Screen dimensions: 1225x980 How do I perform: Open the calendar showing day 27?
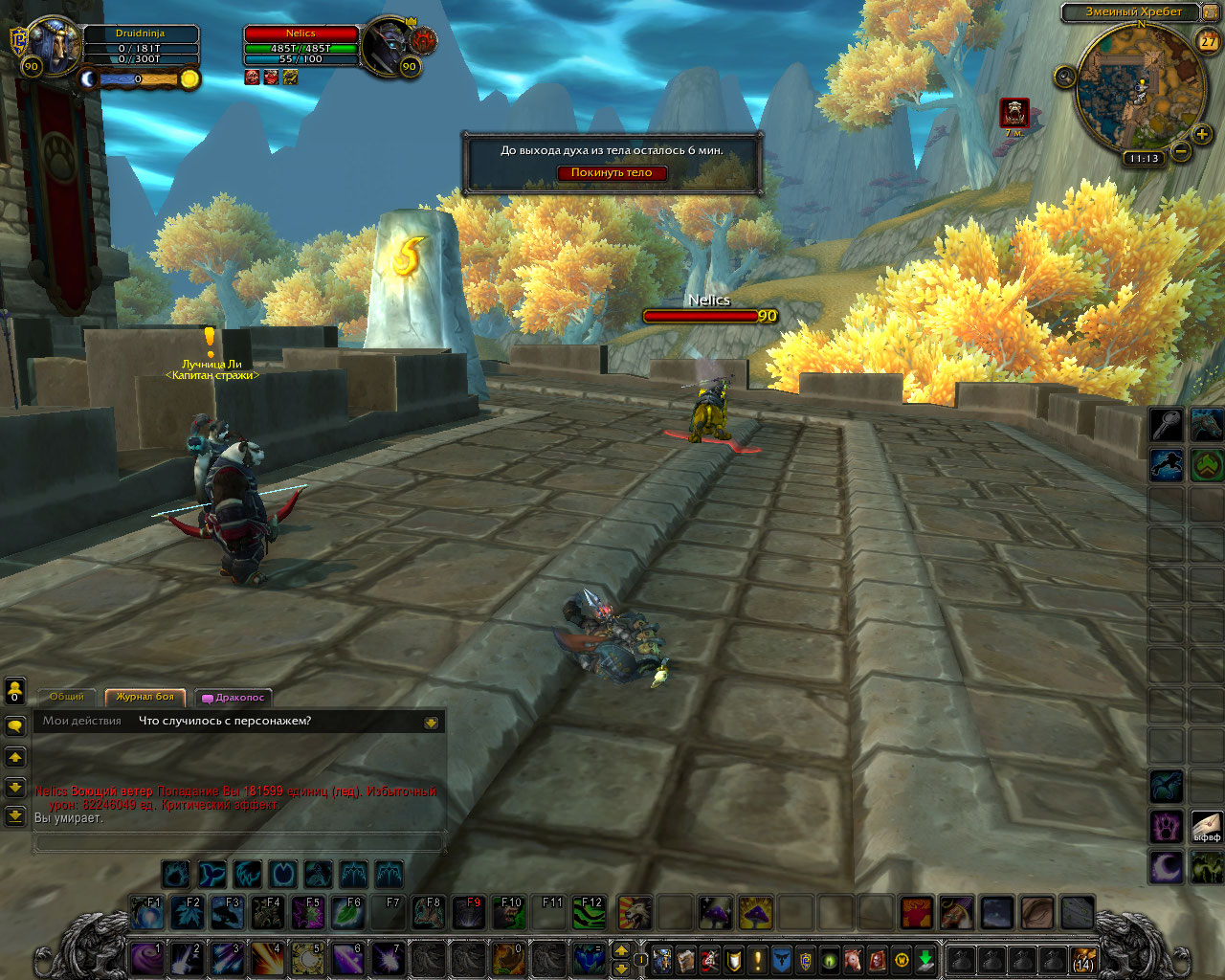coord(1208,40)
